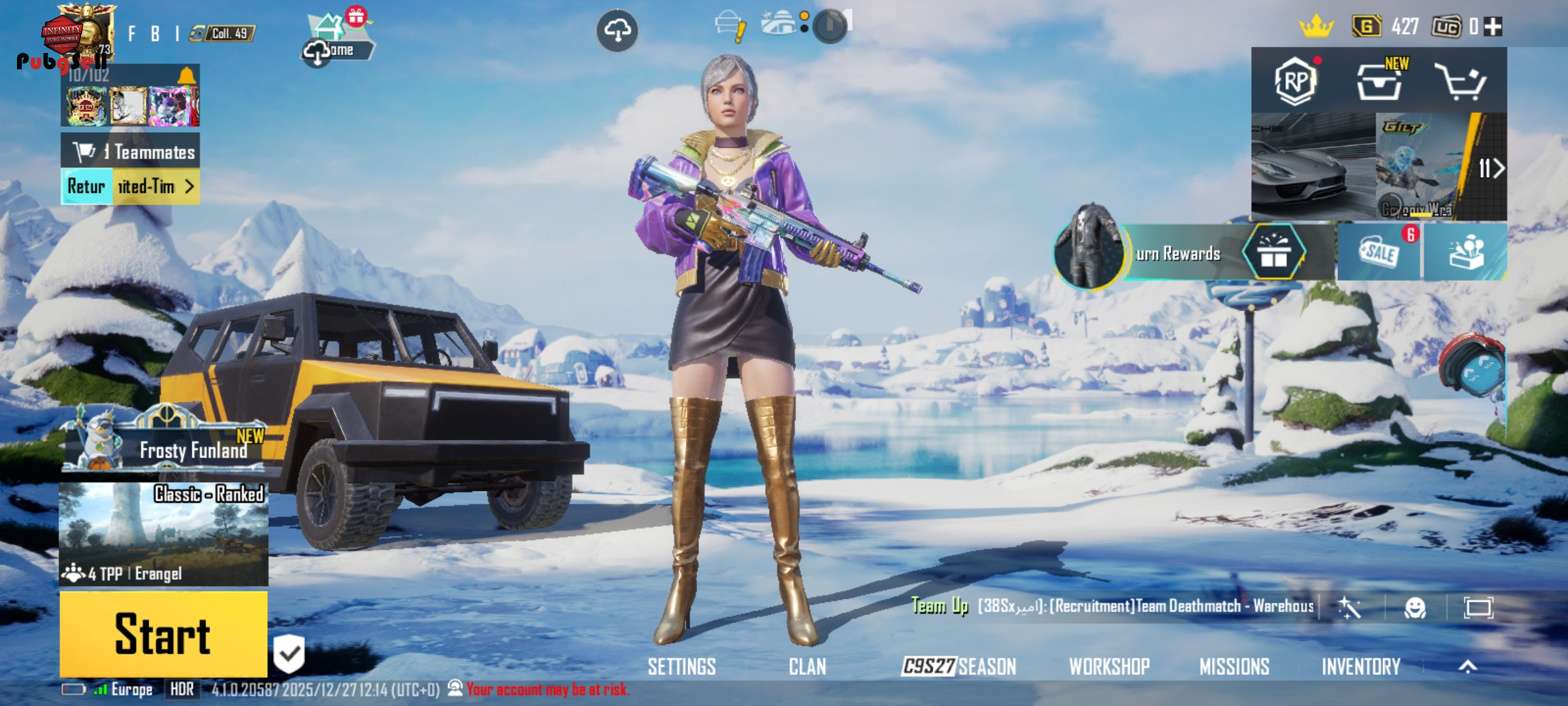Open the C9S27 SEASON page
The image size is (1568, 706).
click(x=958, y=667)
